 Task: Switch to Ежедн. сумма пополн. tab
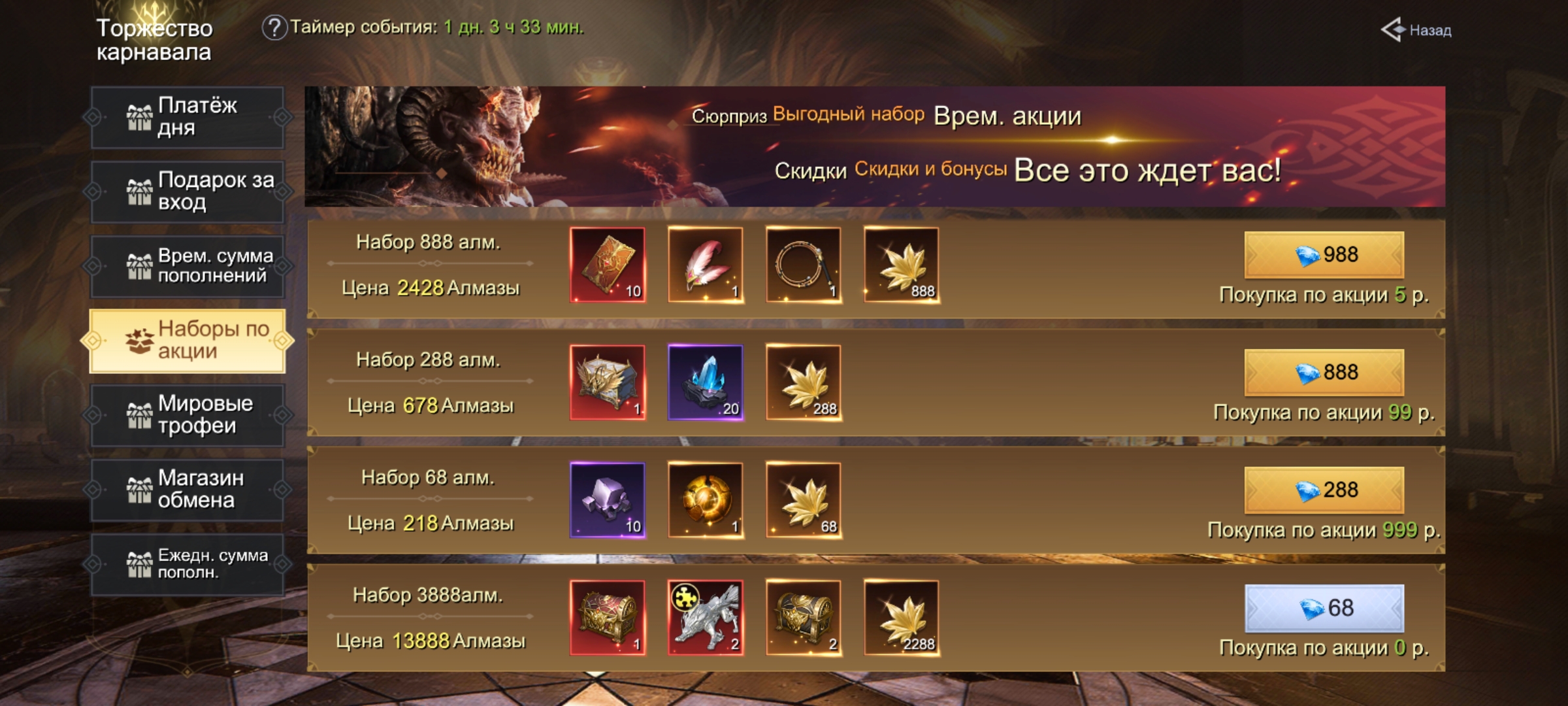[188, 564]
